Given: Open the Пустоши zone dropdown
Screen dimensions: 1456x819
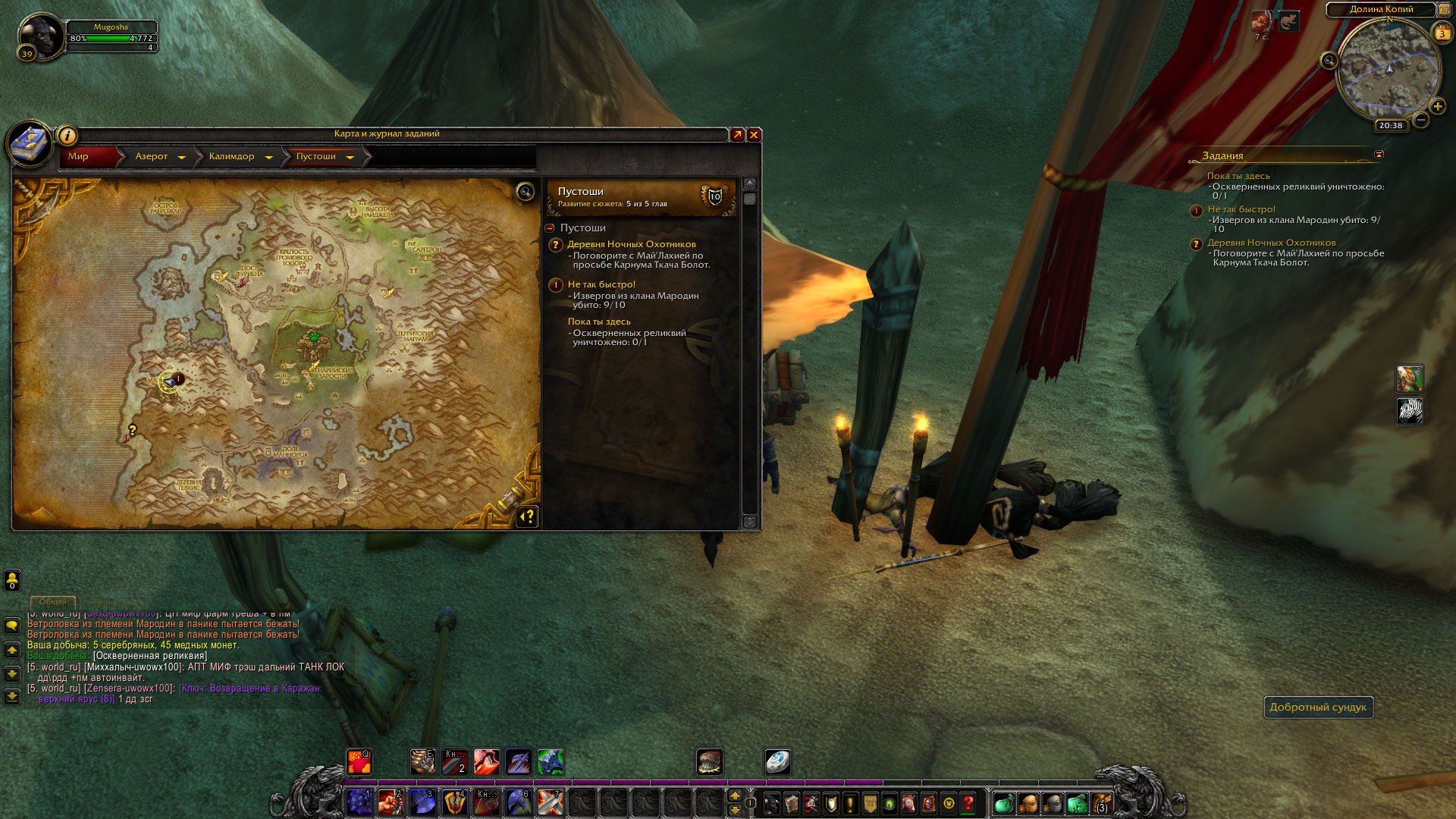Looking at the screenshot, I should [350, 157].
